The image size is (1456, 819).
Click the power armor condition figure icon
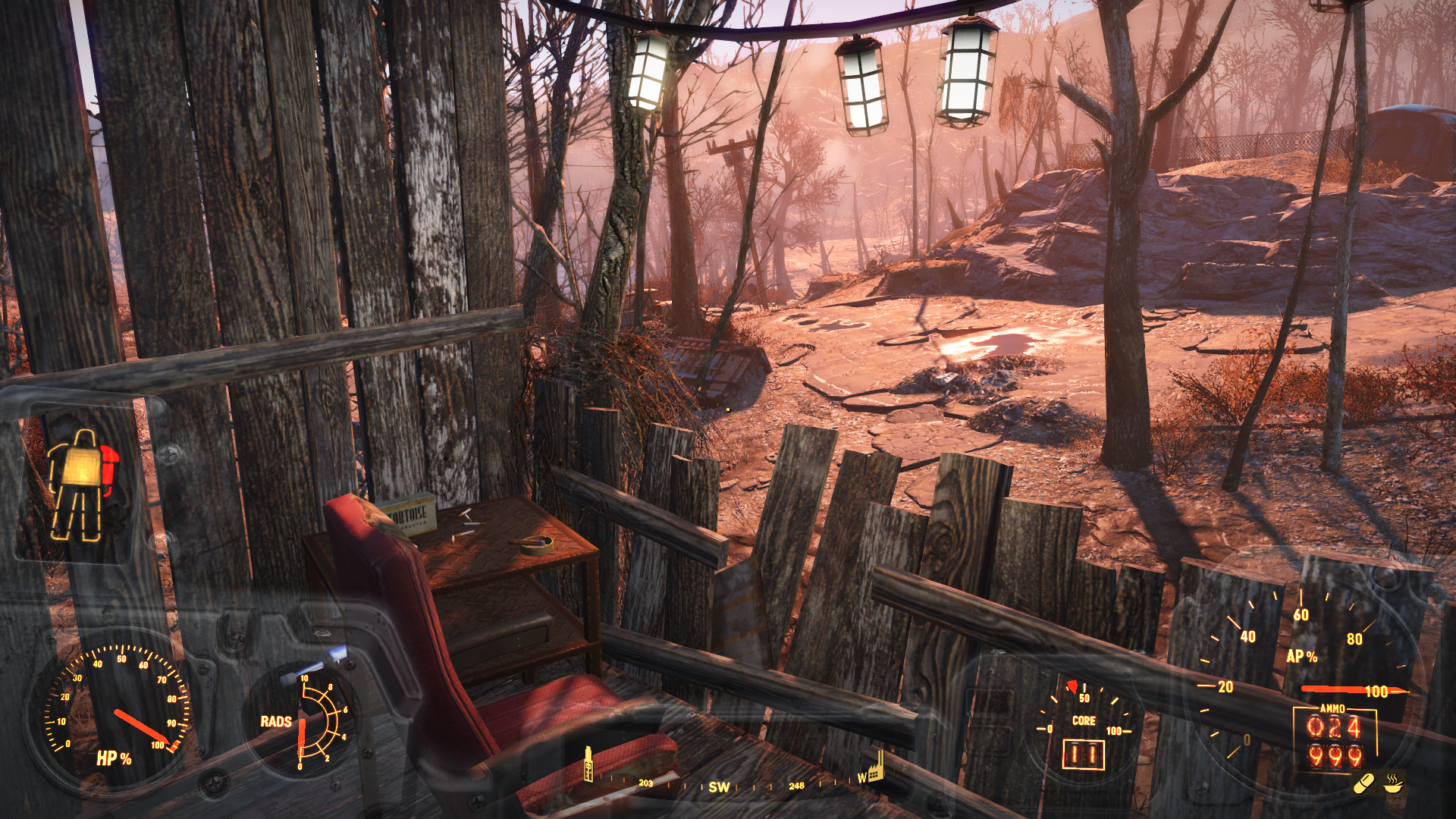pyautogui.click(x=82, y=484)
